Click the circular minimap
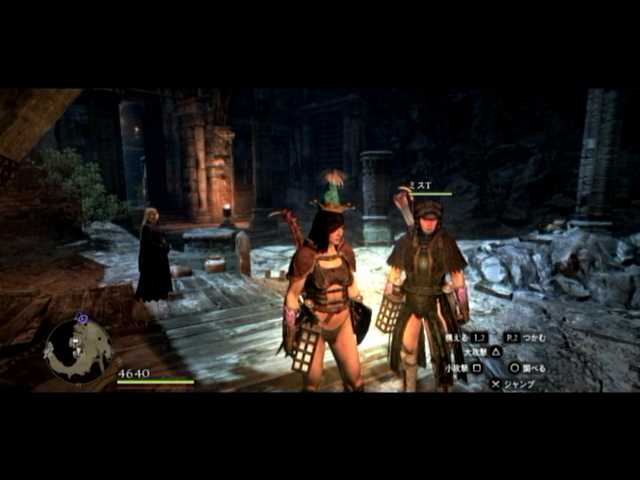Image resolution: width=640 pixels, height=480 pixels. 78,350
